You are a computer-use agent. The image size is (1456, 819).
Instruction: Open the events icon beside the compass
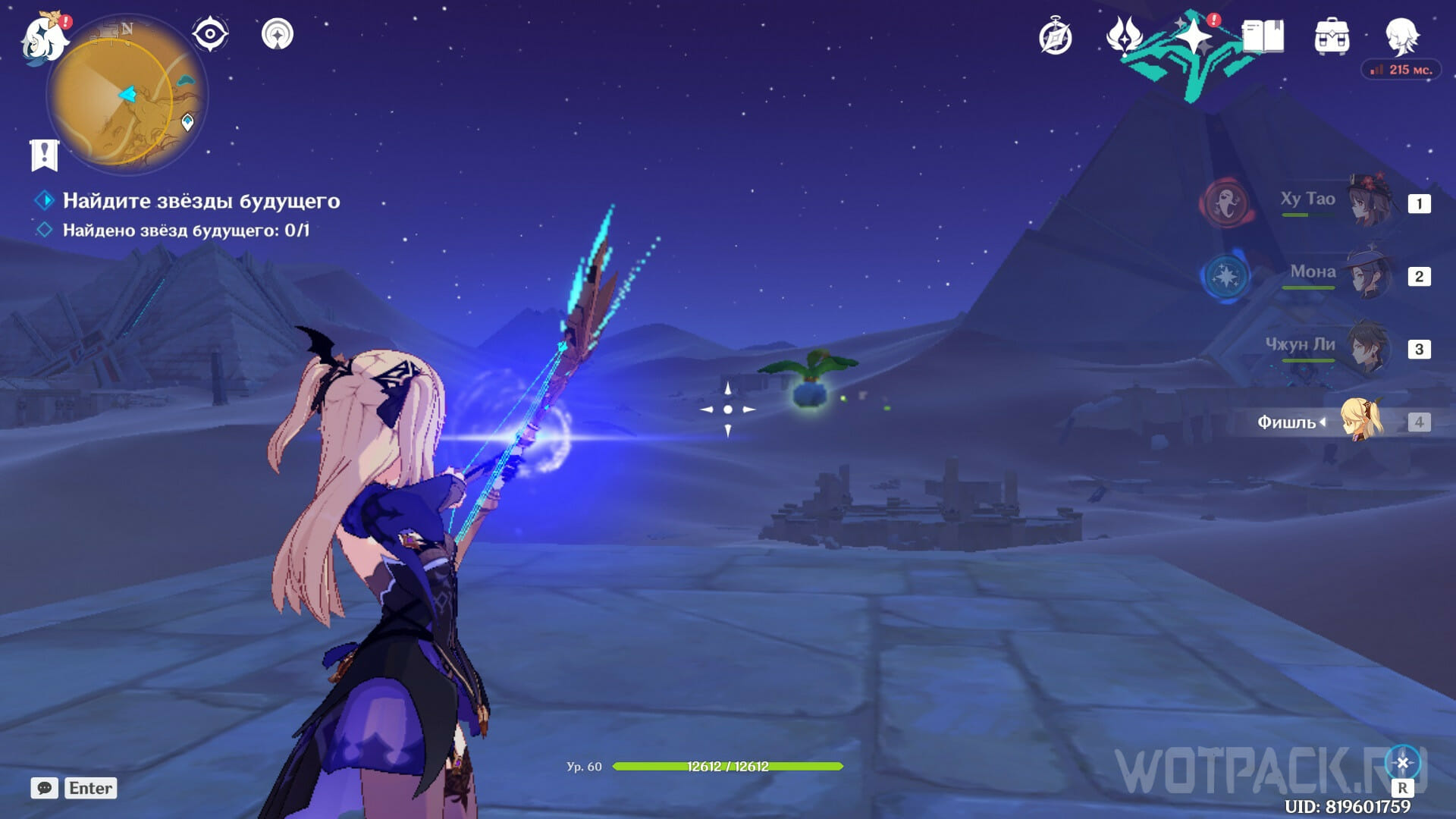coord(1124,36)
